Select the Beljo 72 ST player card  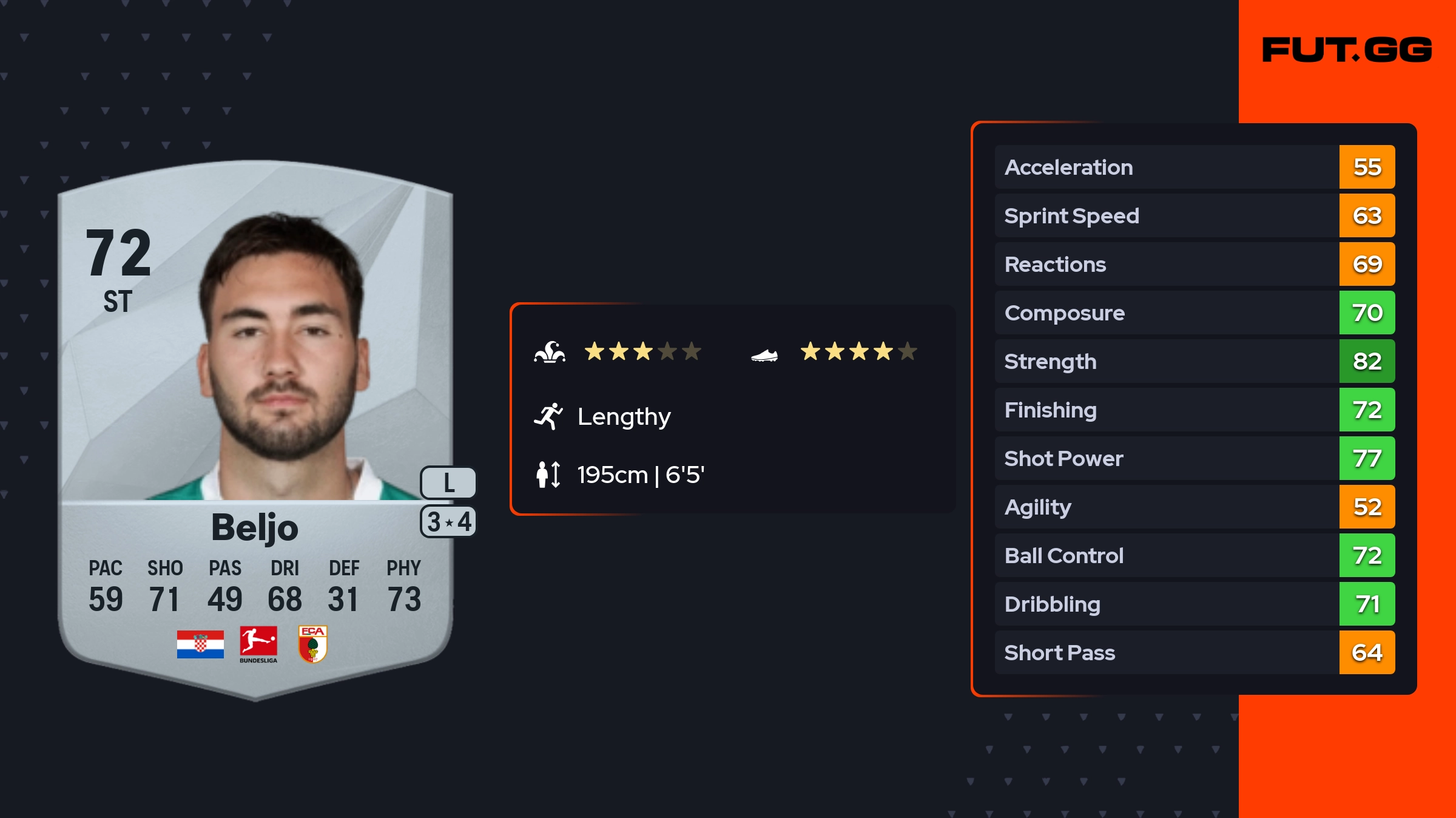255,425
